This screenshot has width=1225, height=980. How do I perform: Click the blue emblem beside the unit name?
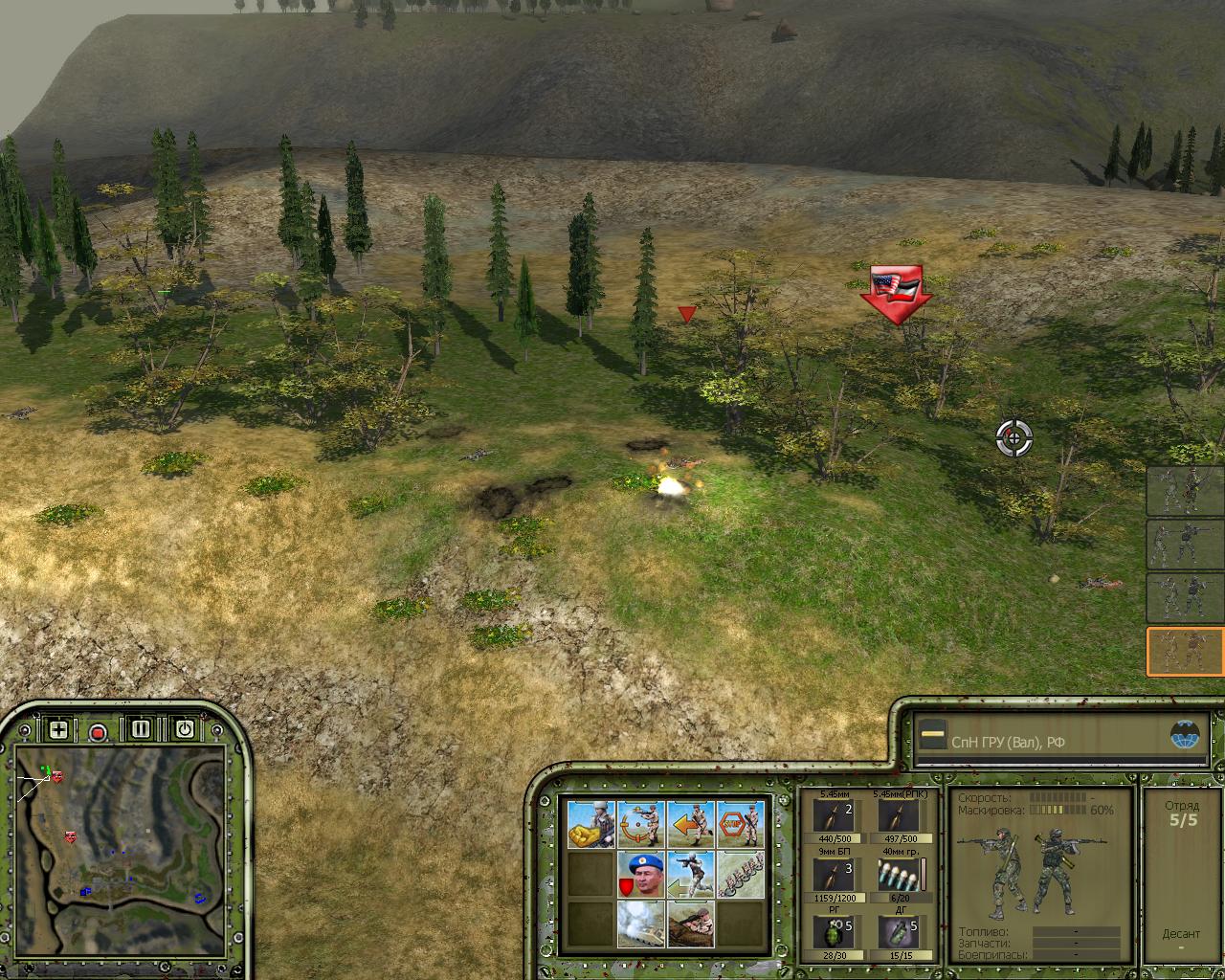1185,735
